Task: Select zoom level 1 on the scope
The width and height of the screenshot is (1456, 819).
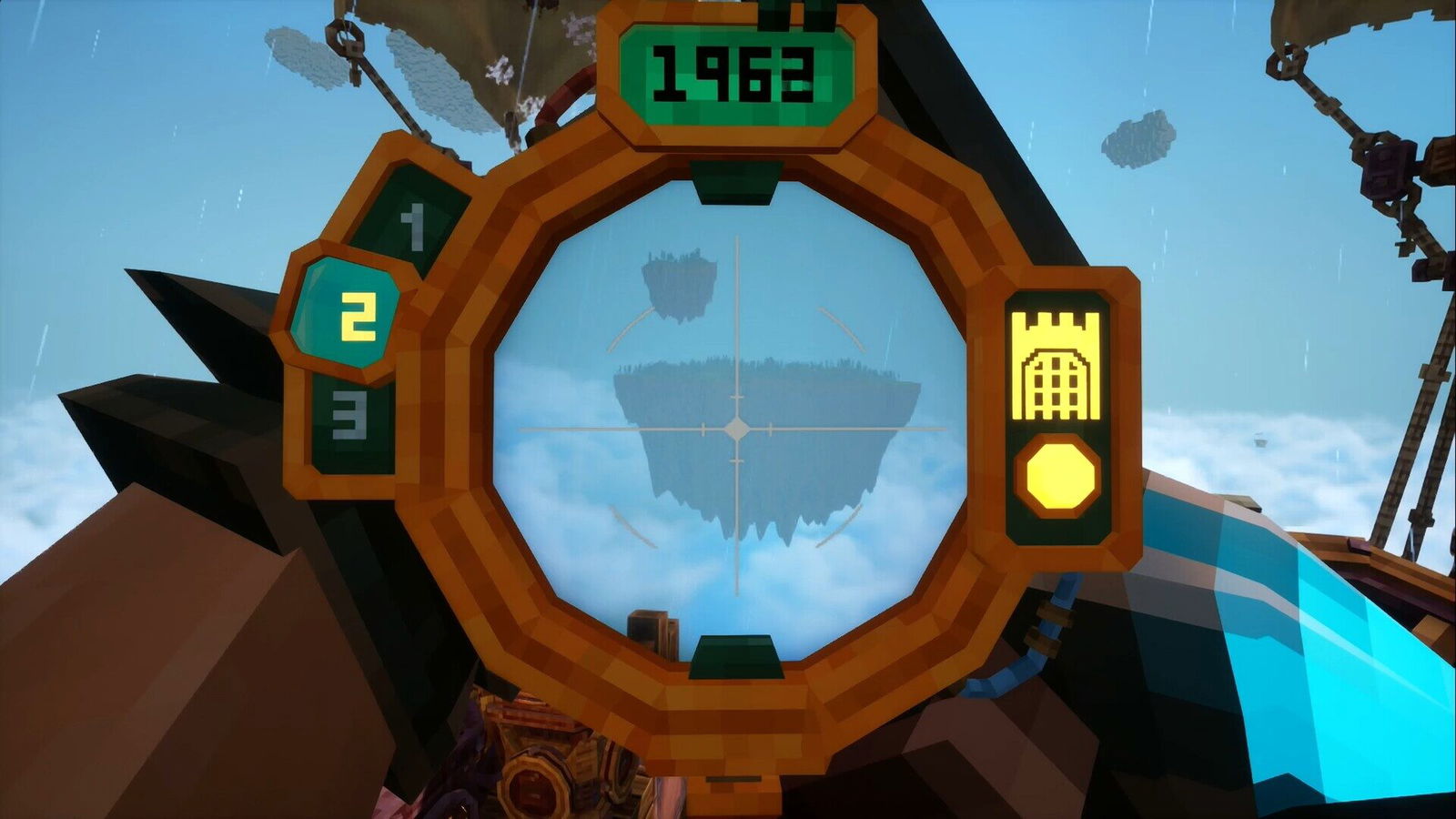Action: [414, 227]
